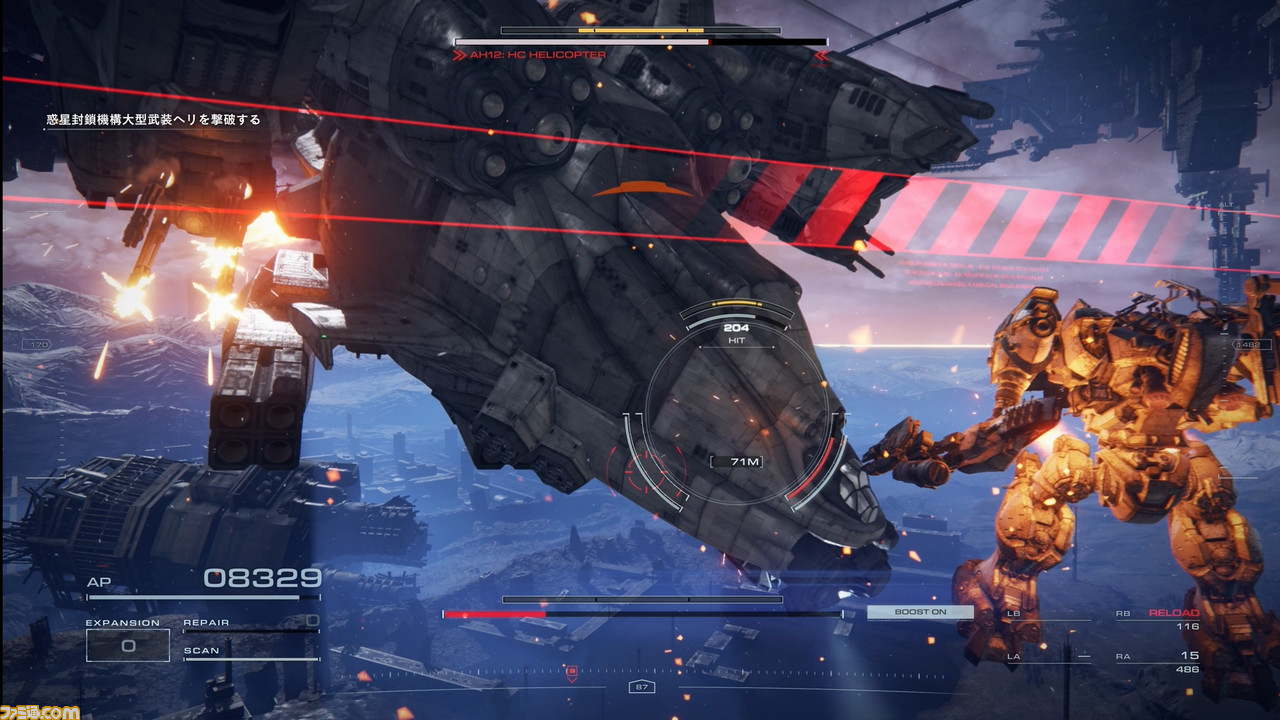This screenshot has height=720, width=1280.
Task: Select the Japanese mission objective text
Action: (x=153, y=119)
